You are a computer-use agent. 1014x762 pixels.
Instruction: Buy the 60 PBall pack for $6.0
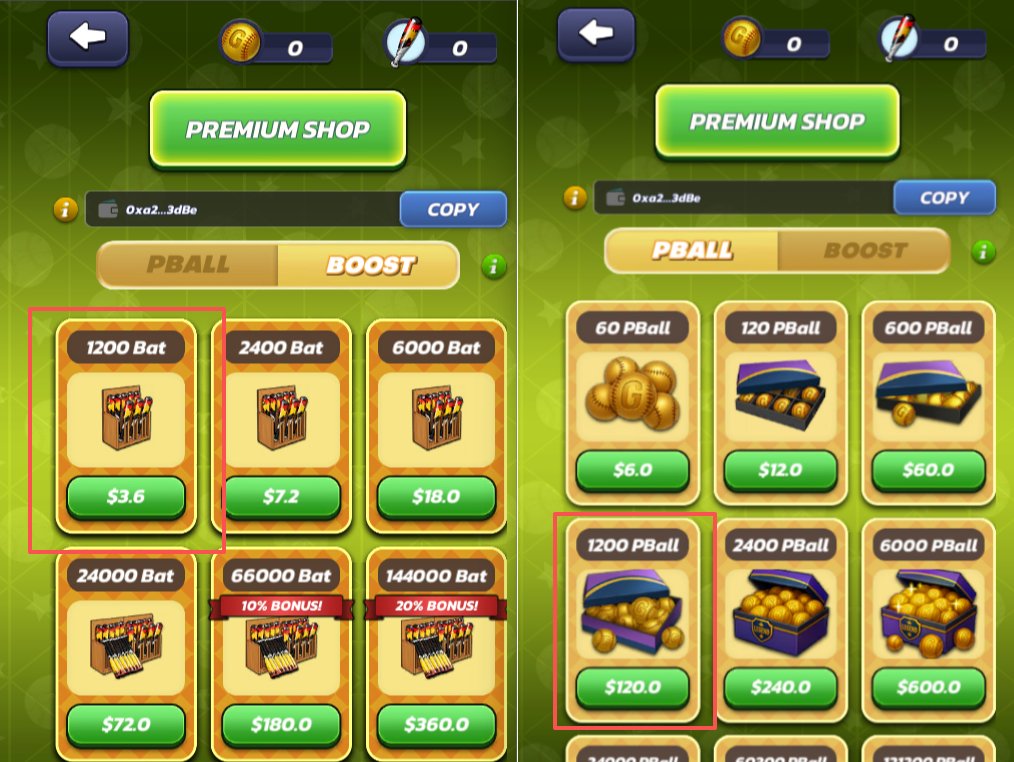pos(632,470)
